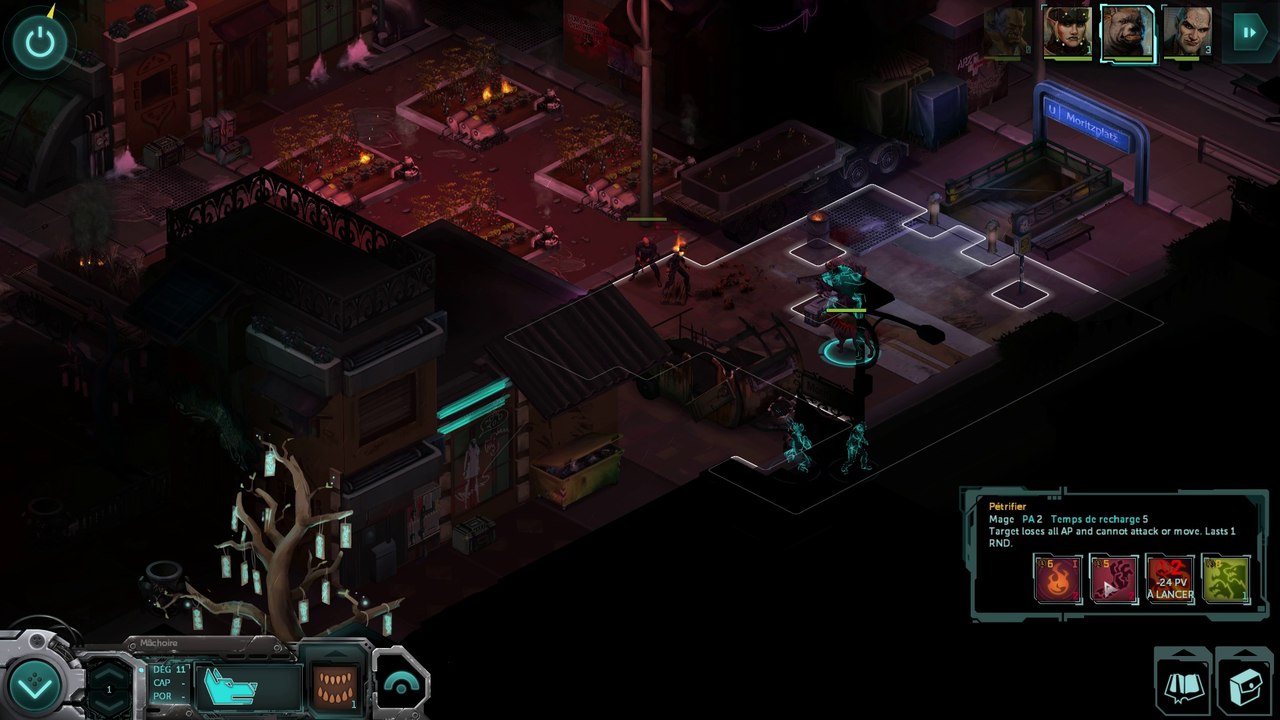
Task: Activate the red claw-hand spell
Action: pyautogui.click(x=1114, y=579)
